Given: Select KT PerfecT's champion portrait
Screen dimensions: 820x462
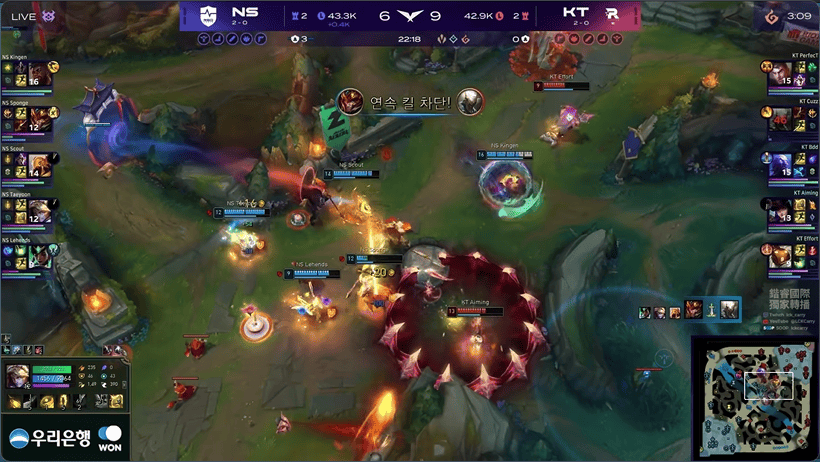Looking at the screenshot, I should 781,75.
